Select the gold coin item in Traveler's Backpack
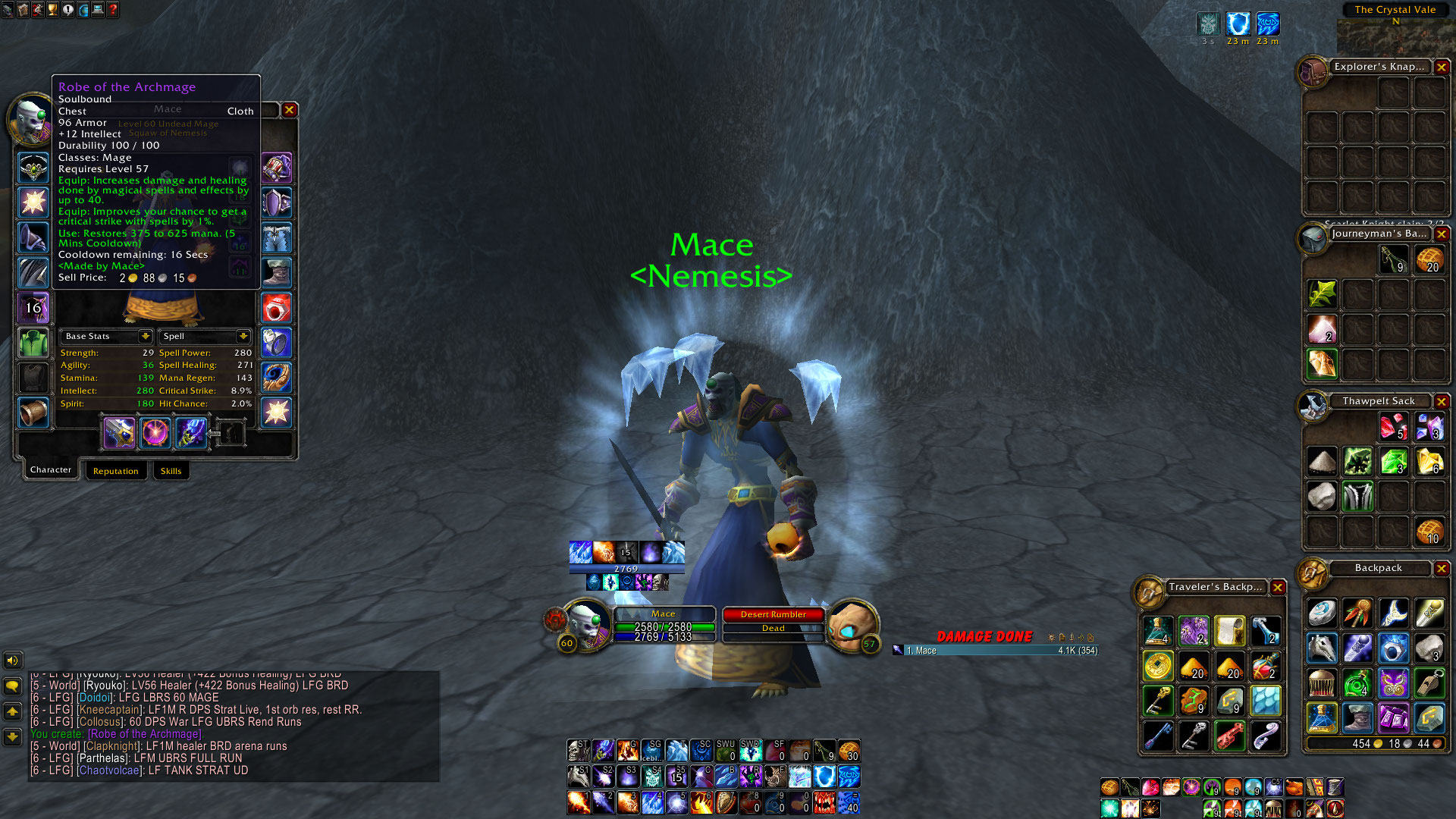Image resolution: width=1456 pixels, height=819 pixels. 1157,667
